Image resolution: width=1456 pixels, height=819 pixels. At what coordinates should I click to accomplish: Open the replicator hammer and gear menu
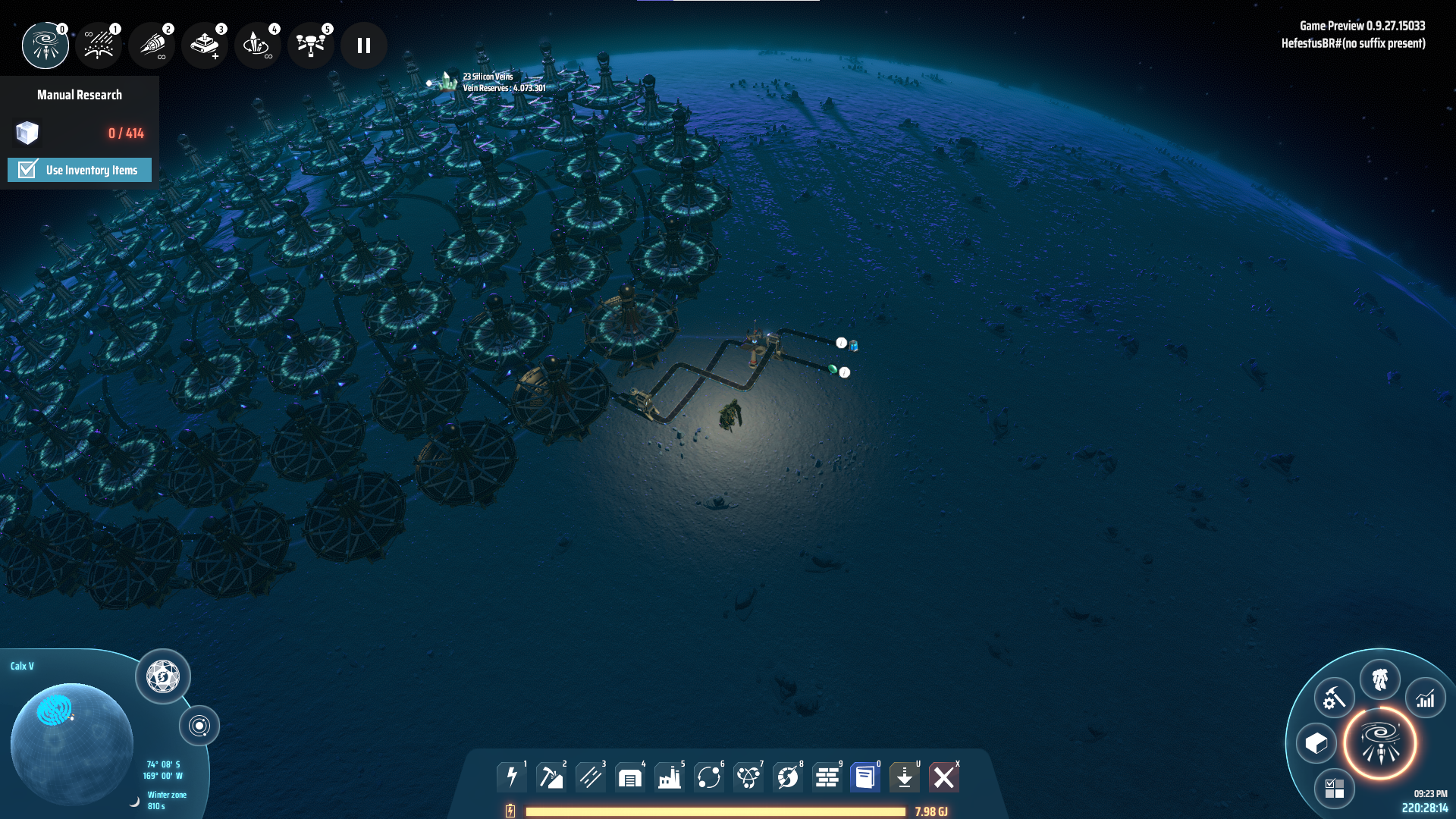pyautogui.click(x=1334, y=698)
